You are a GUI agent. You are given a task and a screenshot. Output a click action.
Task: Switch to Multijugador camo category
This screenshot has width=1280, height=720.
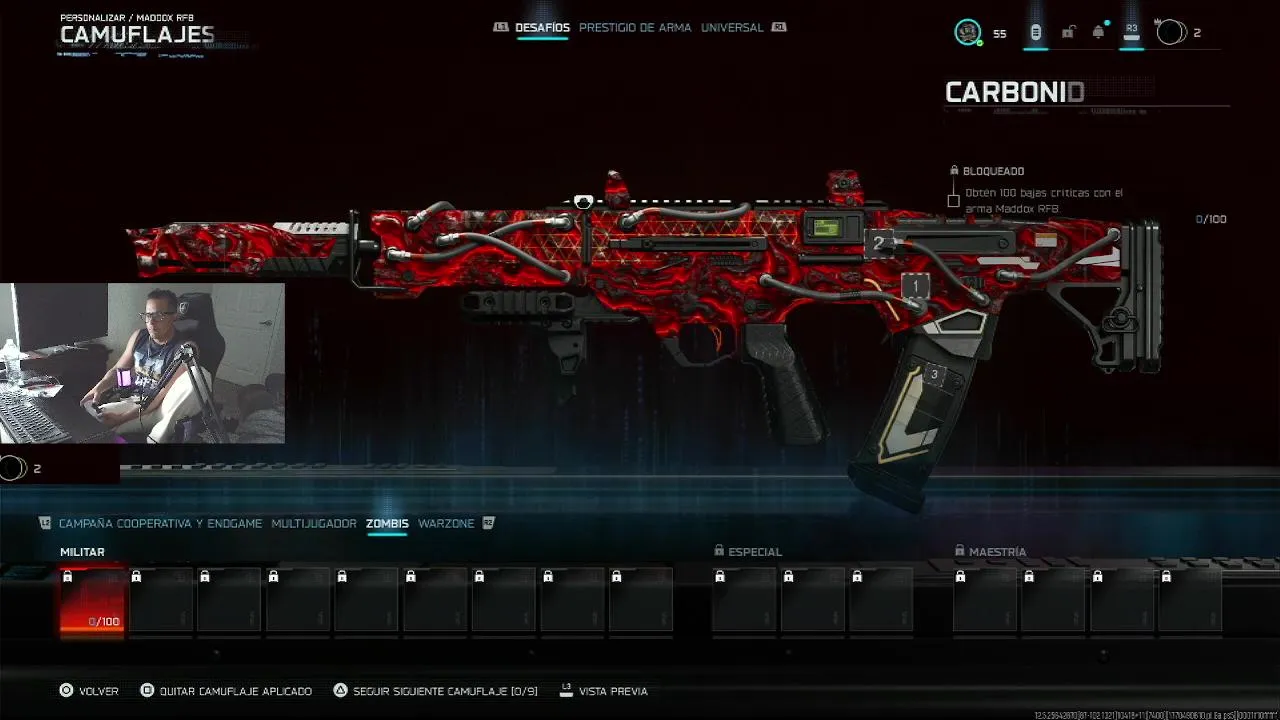click(313, 524)
